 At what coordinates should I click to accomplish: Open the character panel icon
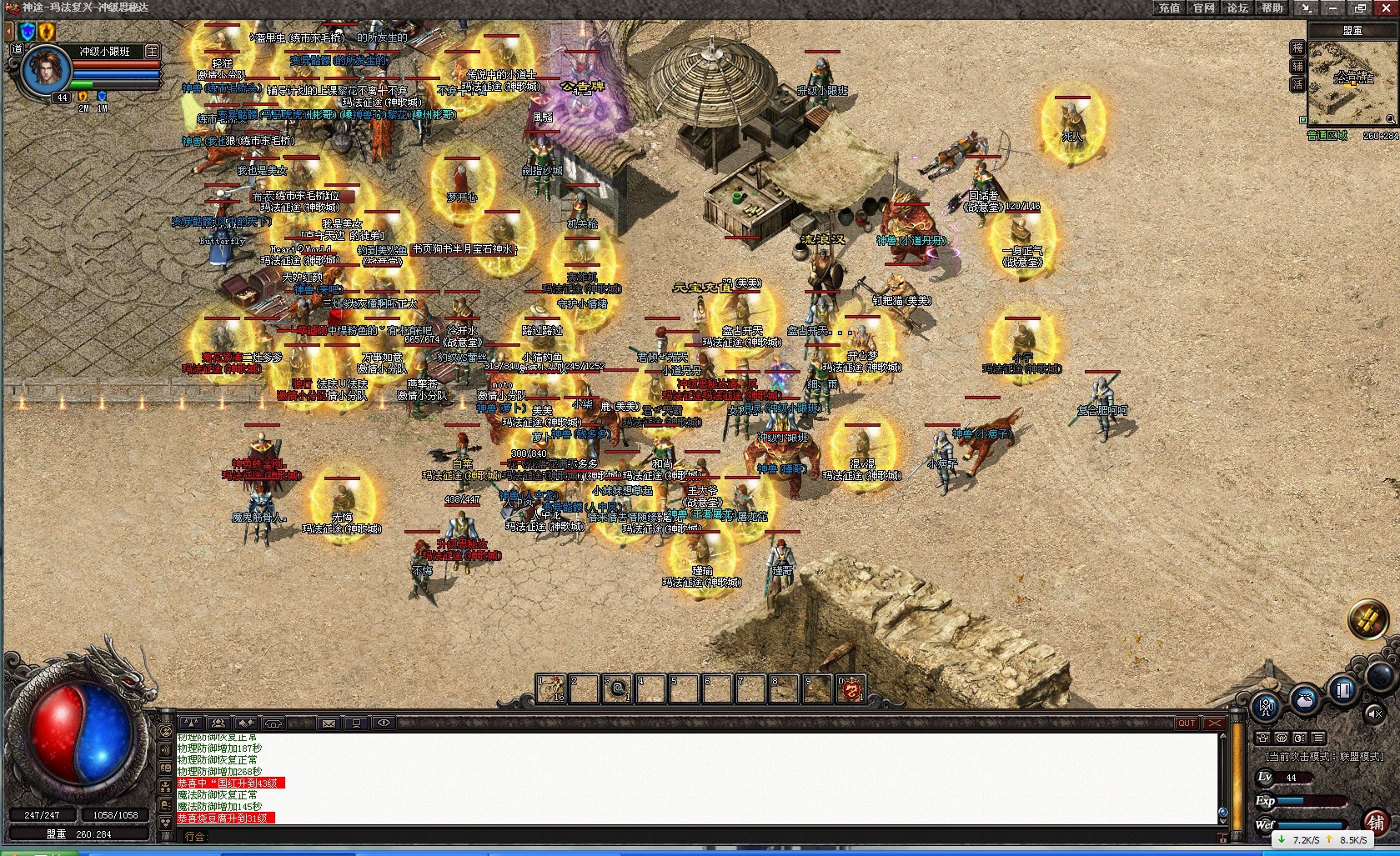tap(1267, 708)
